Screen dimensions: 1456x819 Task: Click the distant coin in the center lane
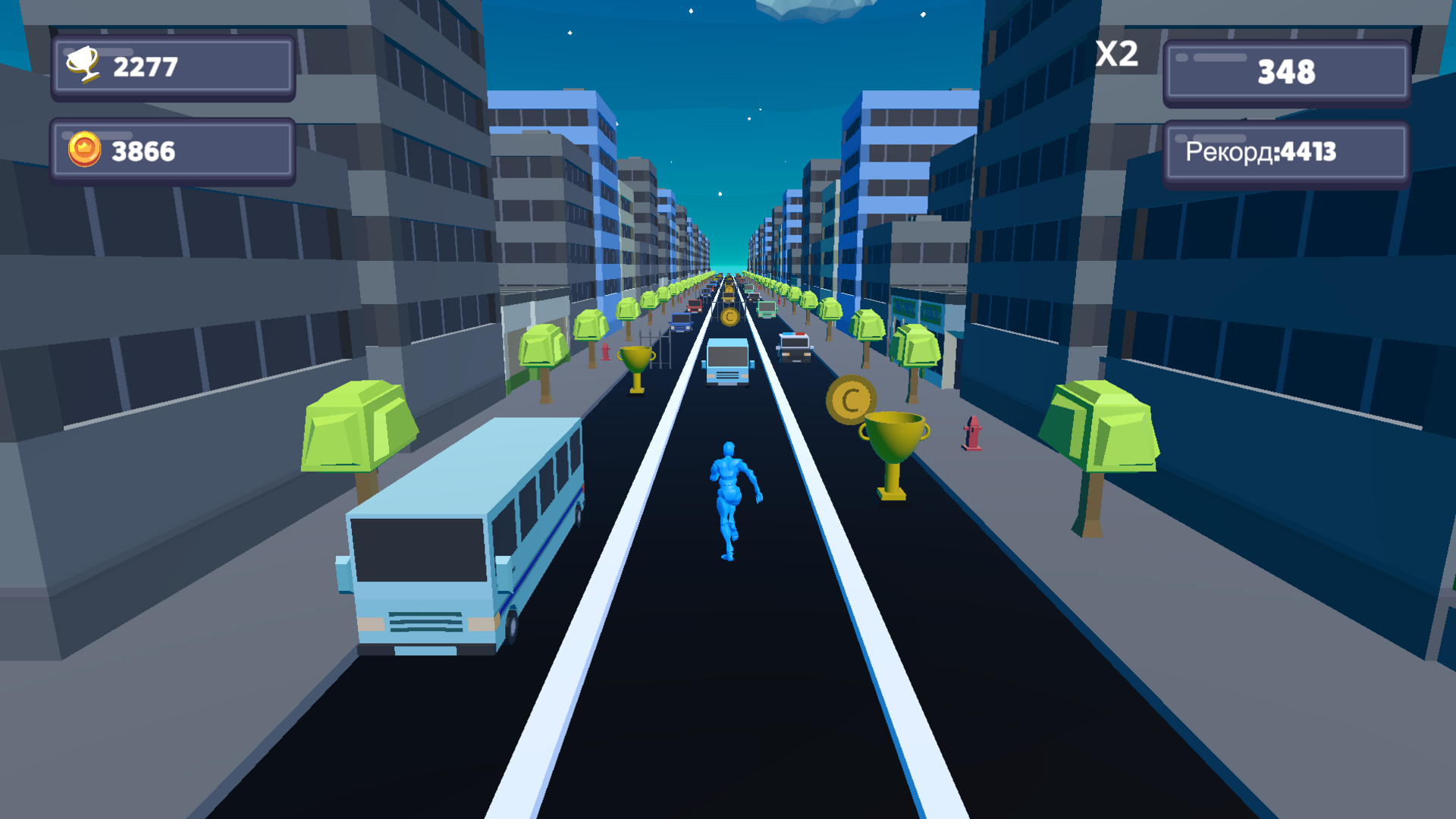pos(730,318)
